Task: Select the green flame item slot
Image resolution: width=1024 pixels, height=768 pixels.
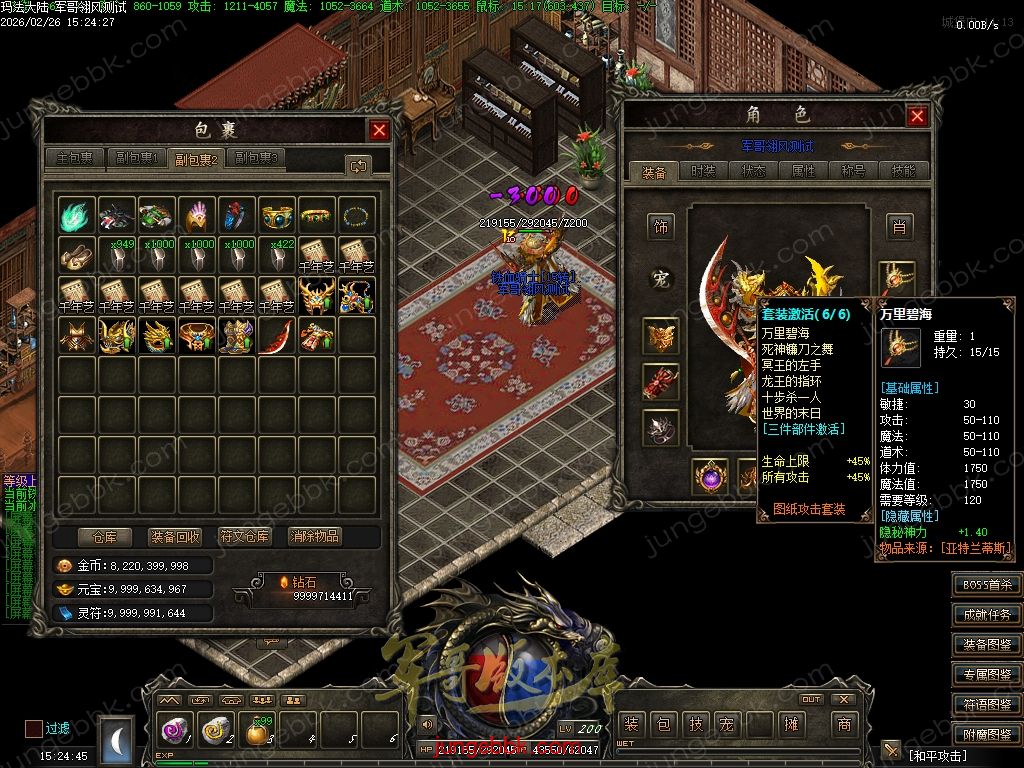Action: coord(77,215)
